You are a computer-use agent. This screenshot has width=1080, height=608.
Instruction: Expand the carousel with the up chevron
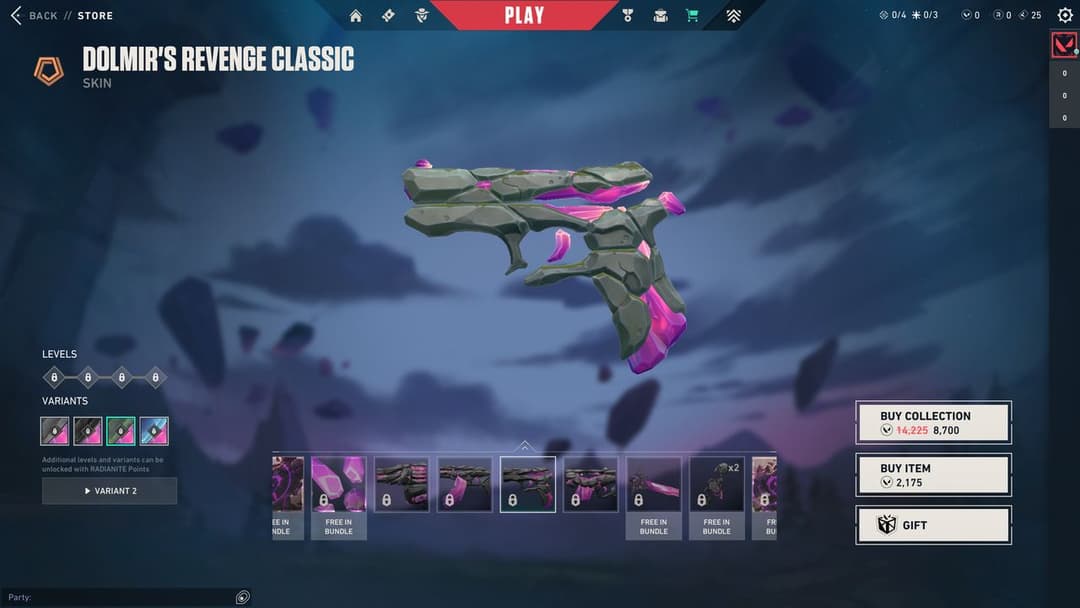[524, 446]
